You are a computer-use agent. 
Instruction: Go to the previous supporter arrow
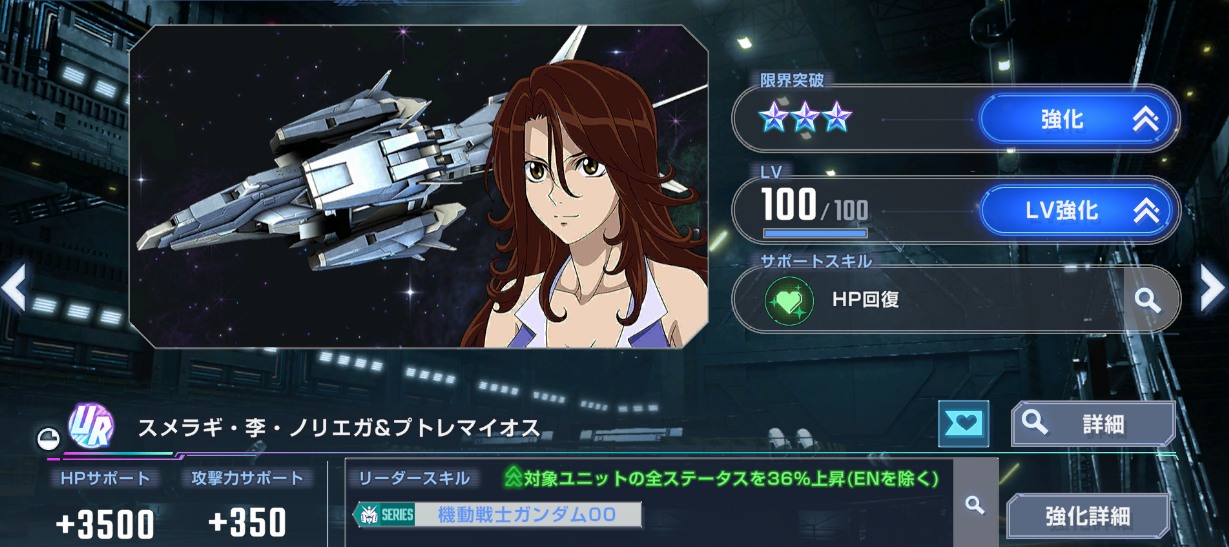[x=14, y=288]
